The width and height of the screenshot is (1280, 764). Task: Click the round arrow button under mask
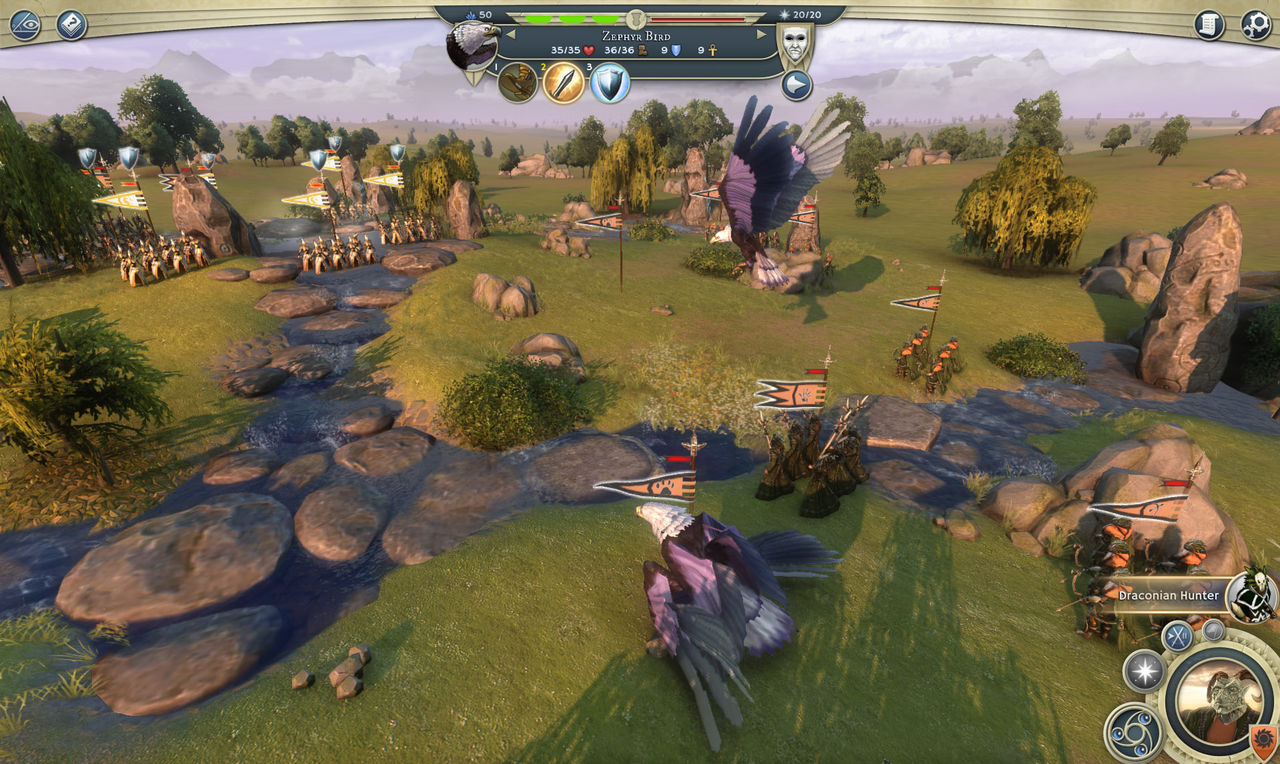pos(796,85)
